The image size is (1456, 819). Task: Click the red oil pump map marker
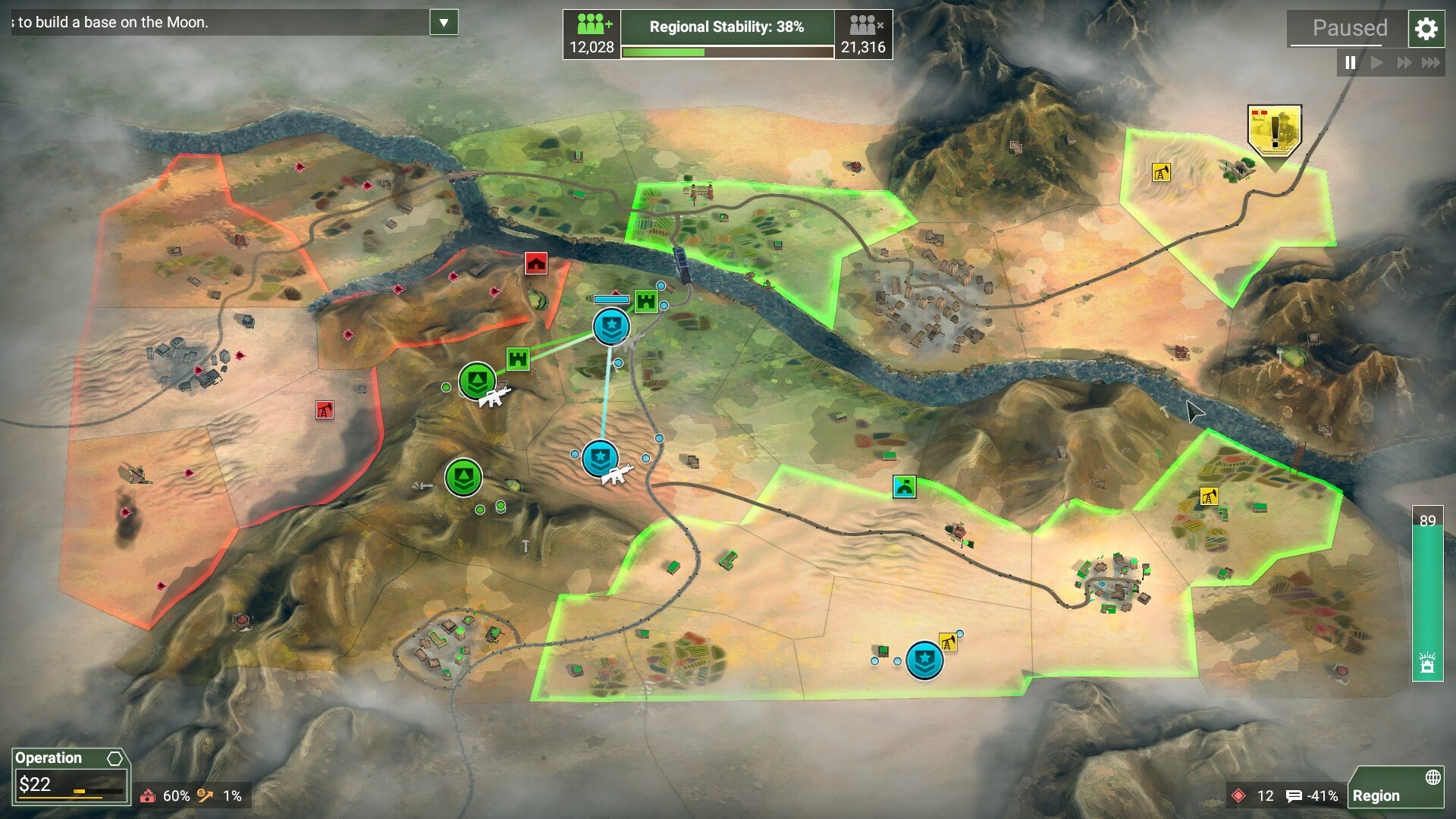[x=325, y=410]
